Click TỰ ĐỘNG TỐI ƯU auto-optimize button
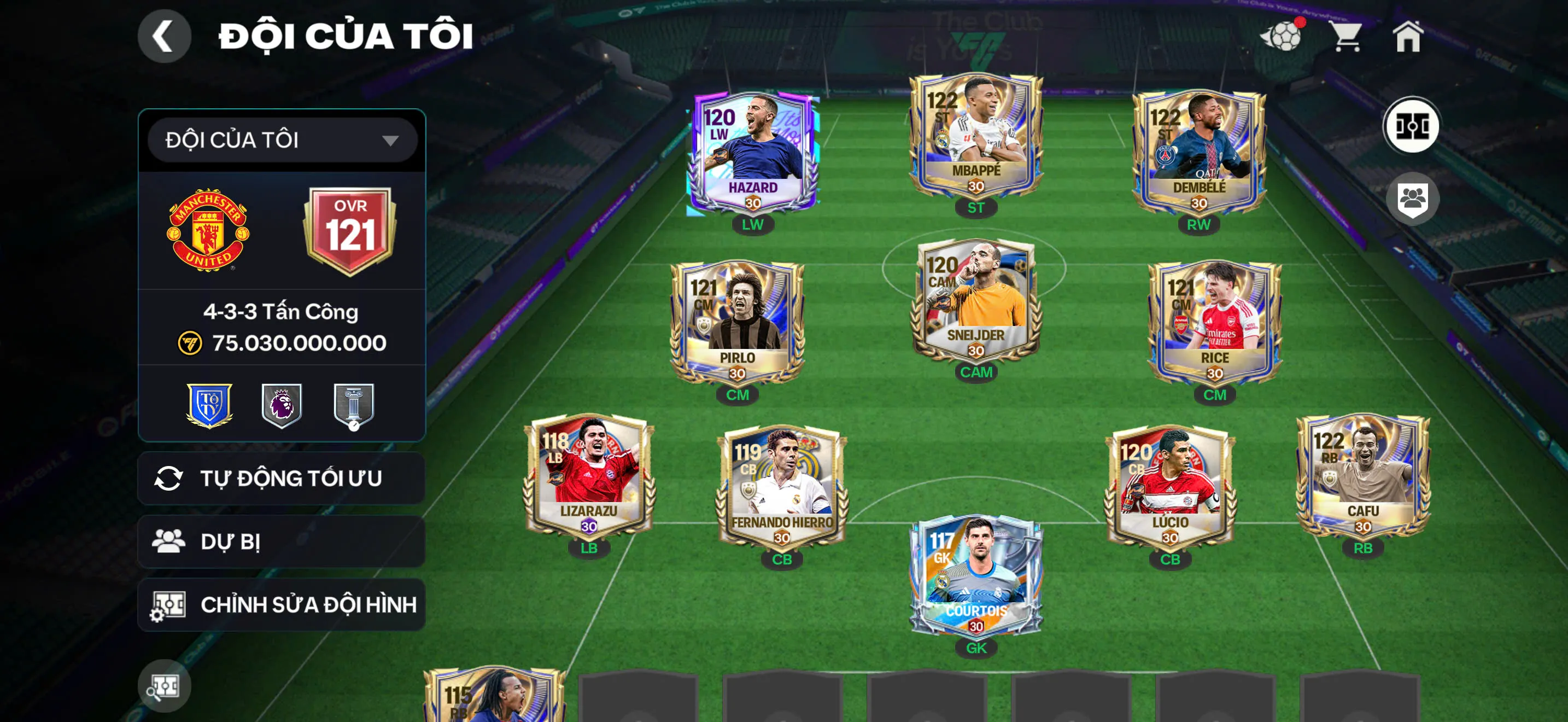 click(282, 479)
